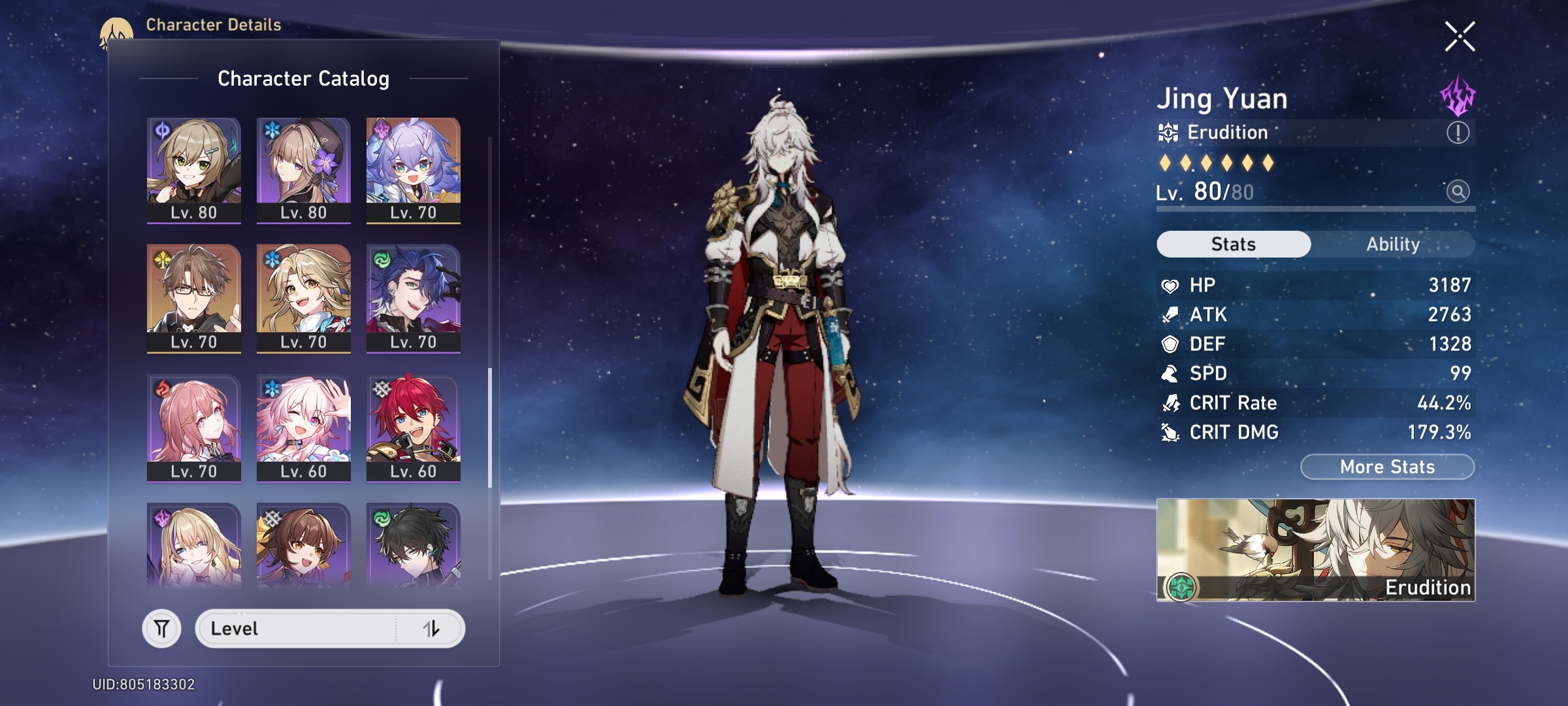Select Bailu's portrait in the catalog

414,170
